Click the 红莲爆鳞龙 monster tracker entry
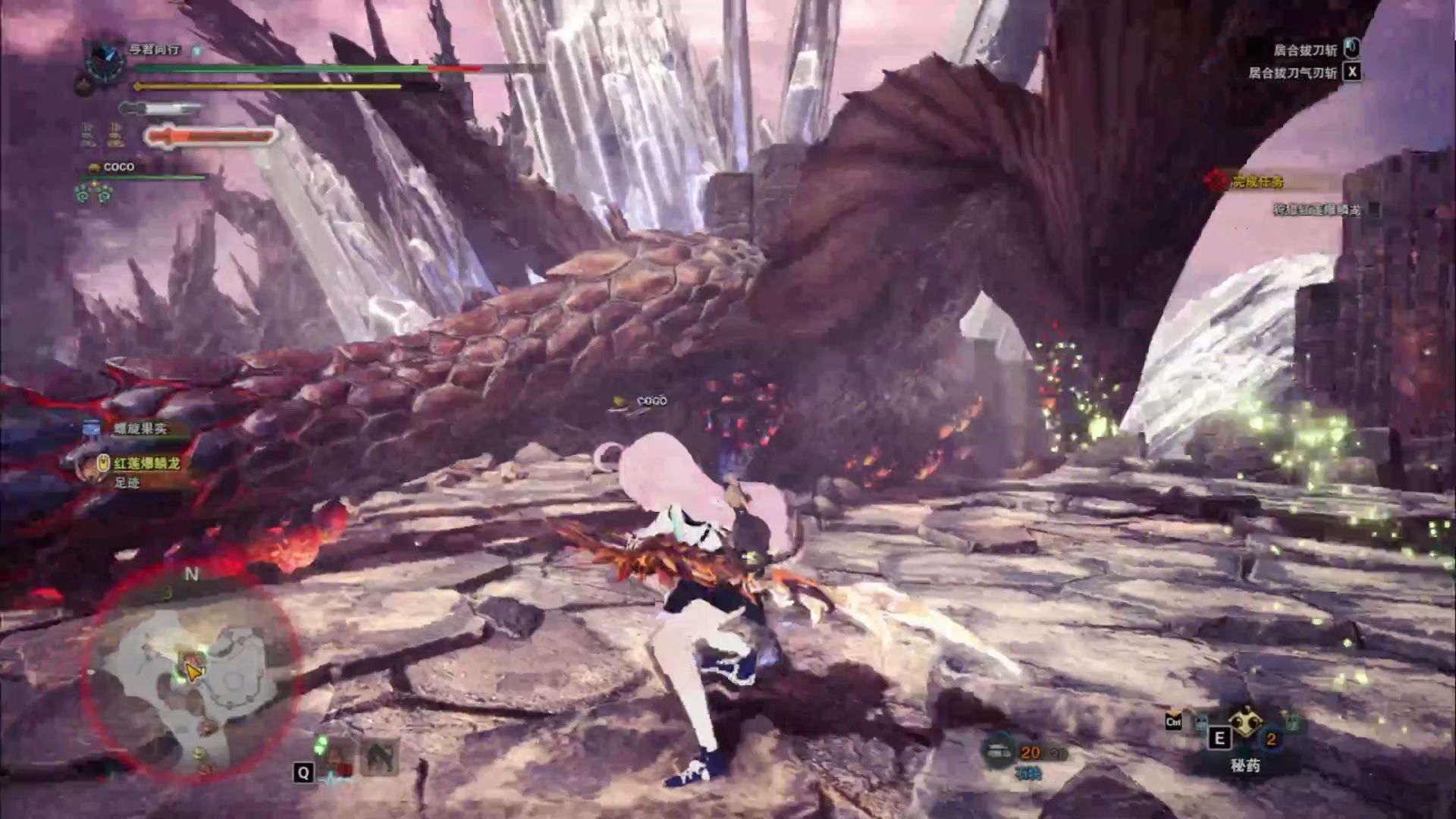Screen dimensions: 1456x819 tap(146, 463)
